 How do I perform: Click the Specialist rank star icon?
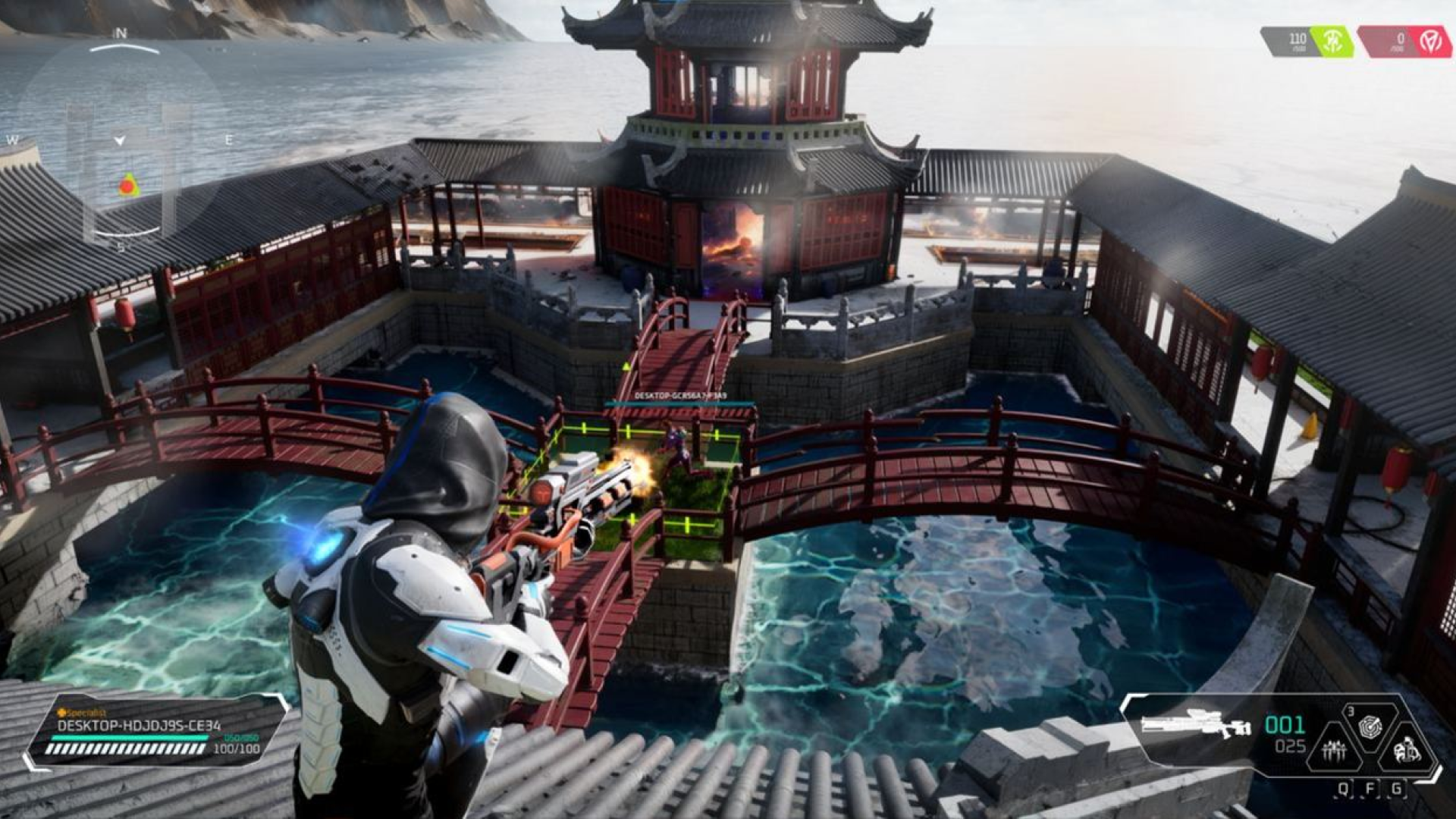point(61,714)
